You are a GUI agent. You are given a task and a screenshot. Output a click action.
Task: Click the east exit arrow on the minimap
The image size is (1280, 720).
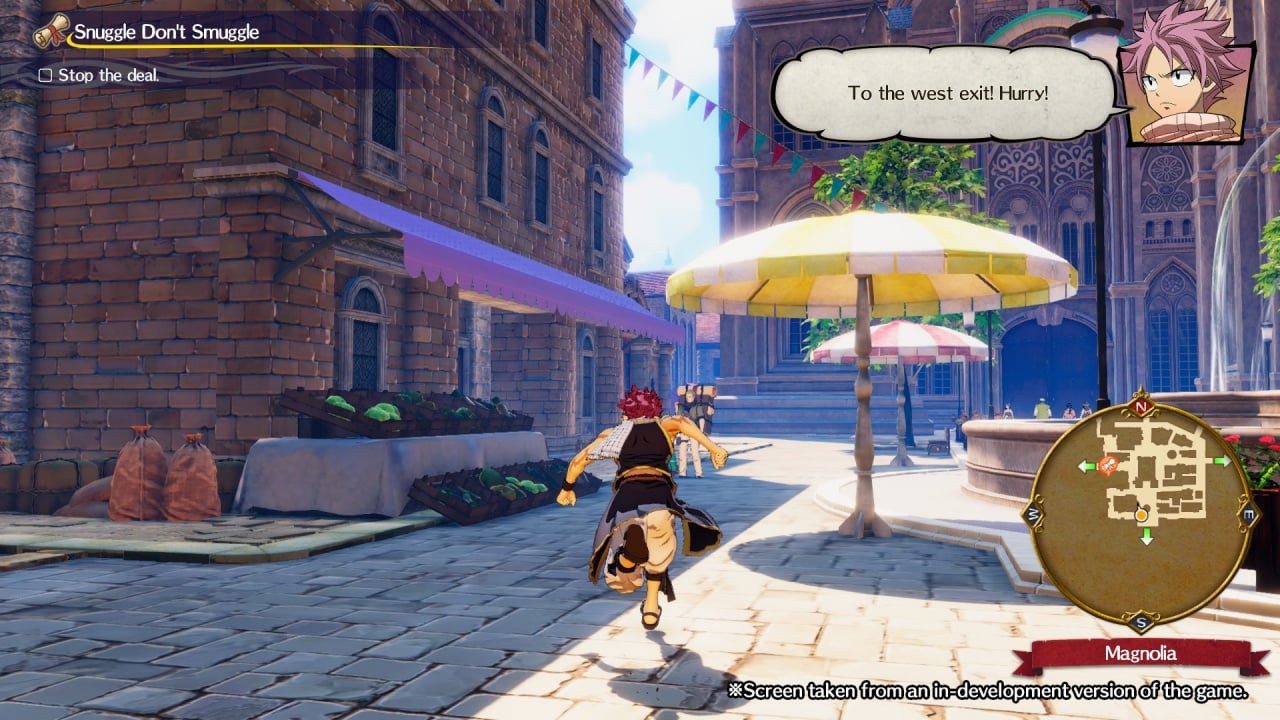pyautogui.click(x=1221, y=461)
